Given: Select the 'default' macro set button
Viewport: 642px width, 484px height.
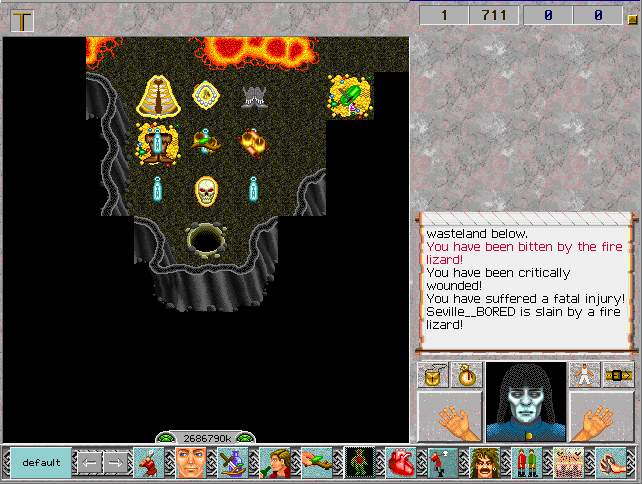Looking at the screenshot, I should 41,463.
